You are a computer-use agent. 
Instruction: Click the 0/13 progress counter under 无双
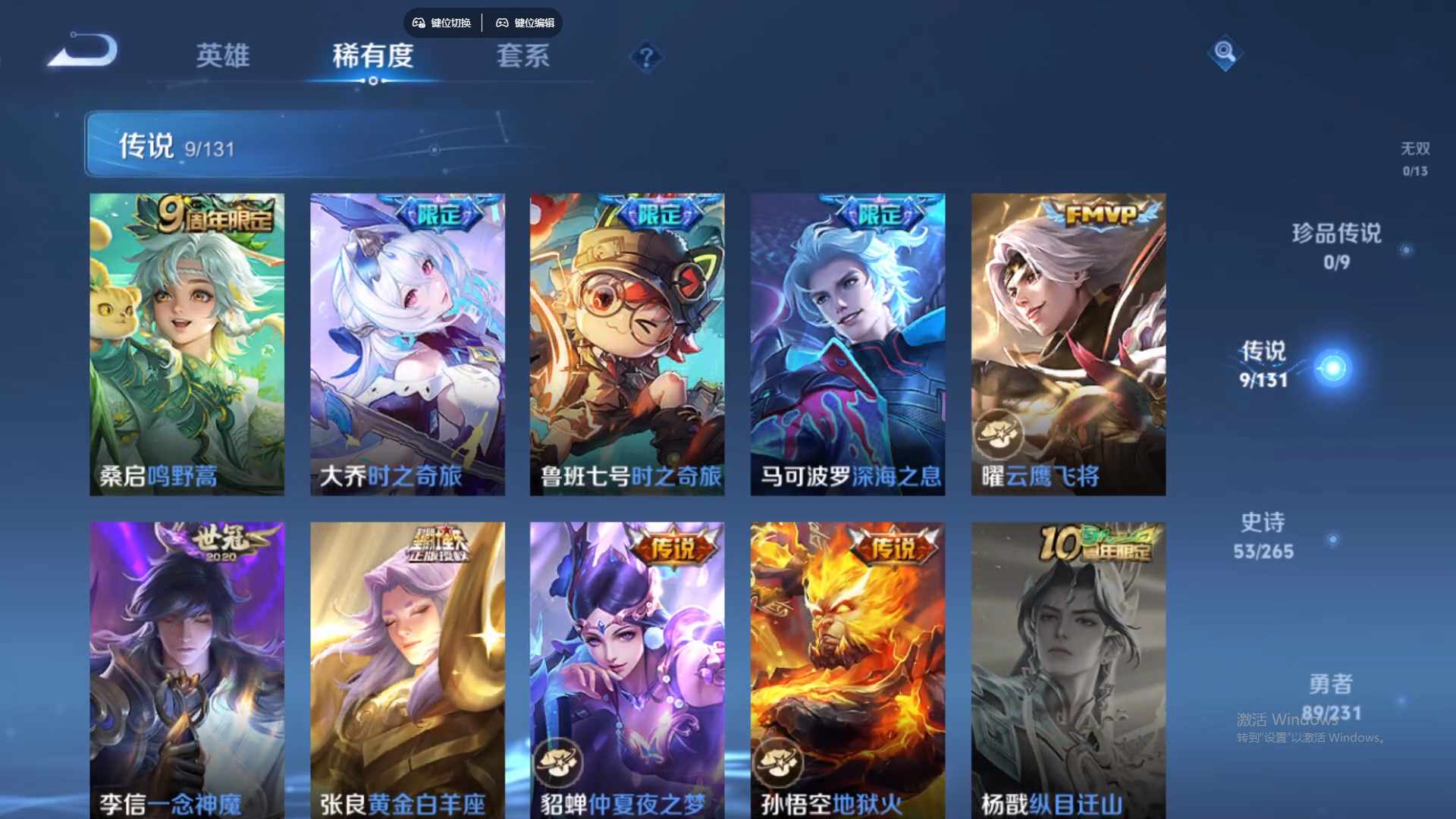point(1417,172)
